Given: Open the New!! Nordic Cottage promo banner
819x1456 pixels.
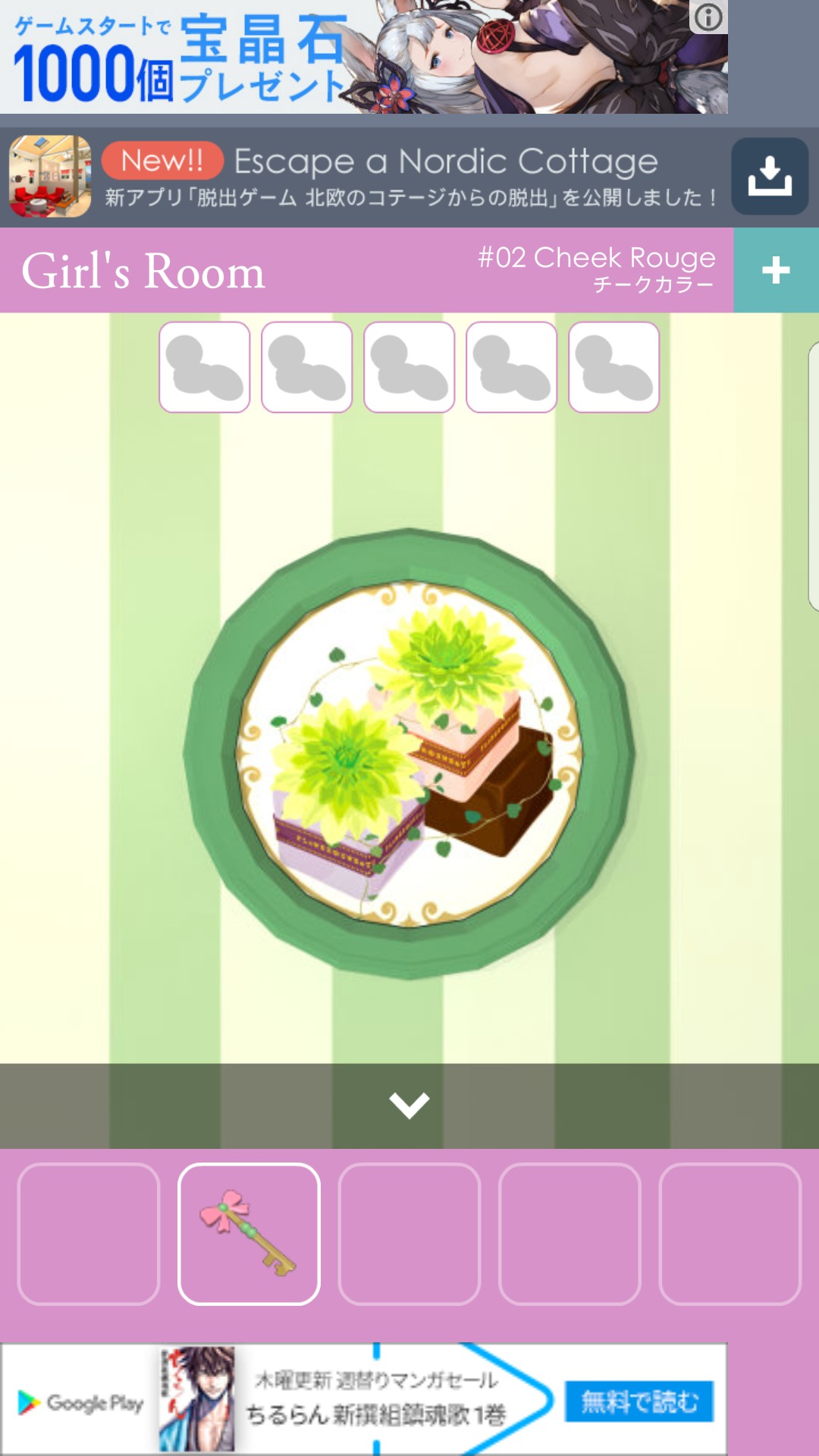Looking at the screenshot, I should tap(409, 177).
